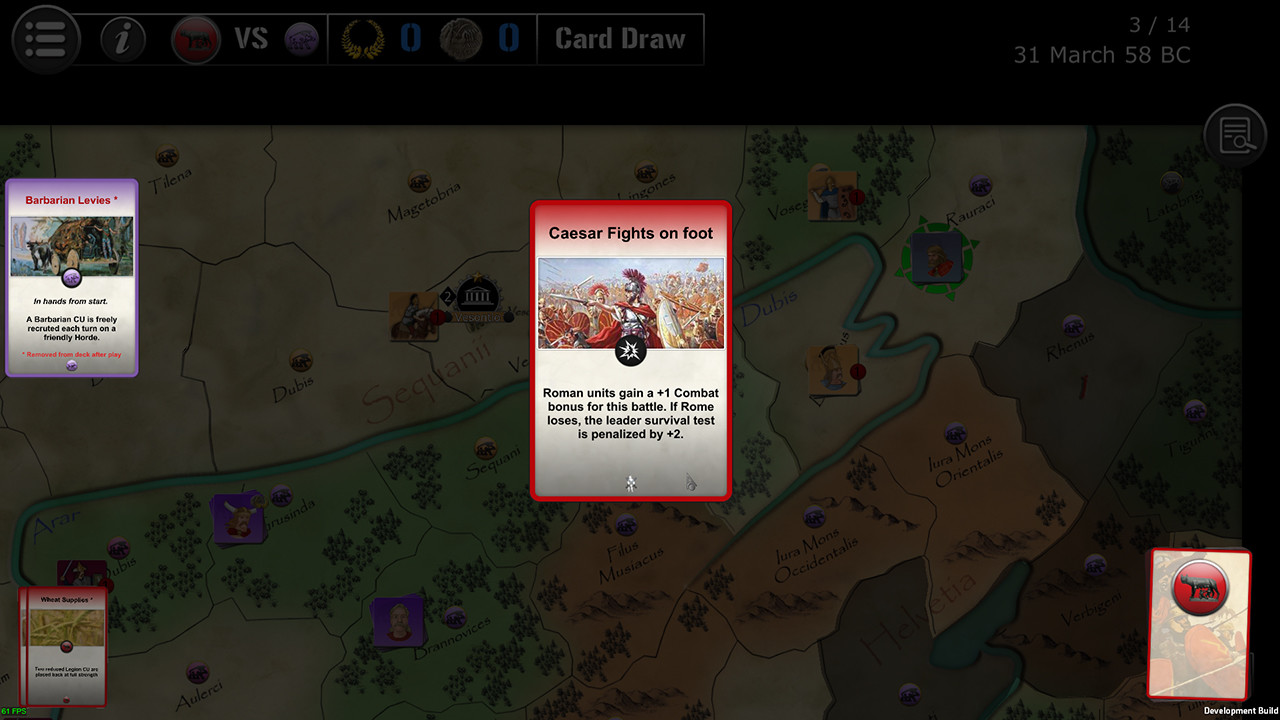Click the facedown Roman draw deck
Viewport: 1280px width, 720px height.
1200,627
